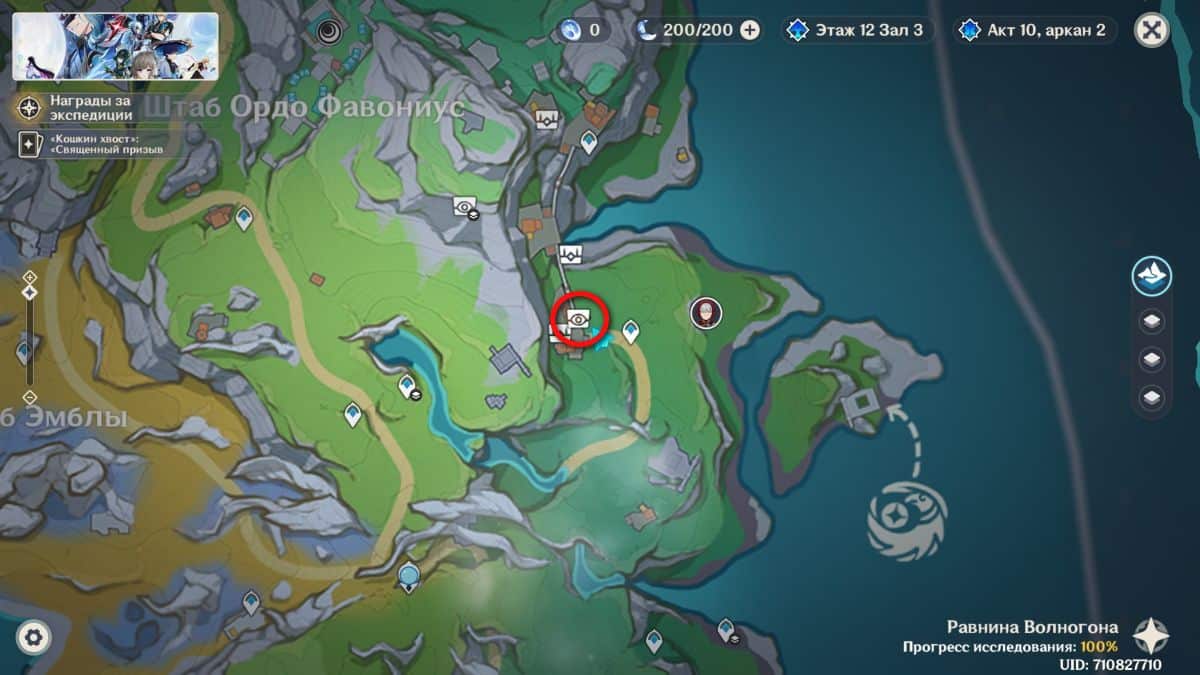The height and width of the screenshot is (675, 1200).
Task: Select the highlighted top map layer button
Action: coord(1152,276)
